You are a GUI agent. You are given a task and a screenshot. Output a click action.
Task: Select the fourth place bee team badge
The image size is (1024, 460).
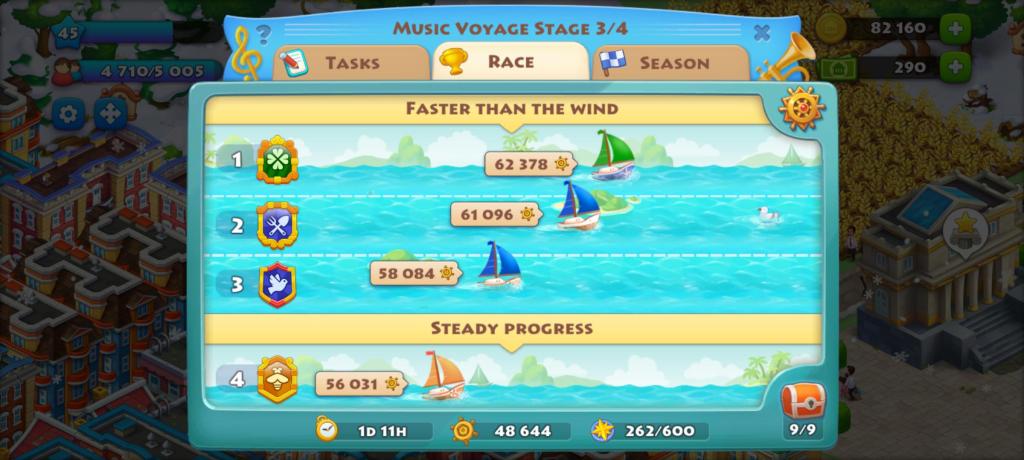coord(277,380)
